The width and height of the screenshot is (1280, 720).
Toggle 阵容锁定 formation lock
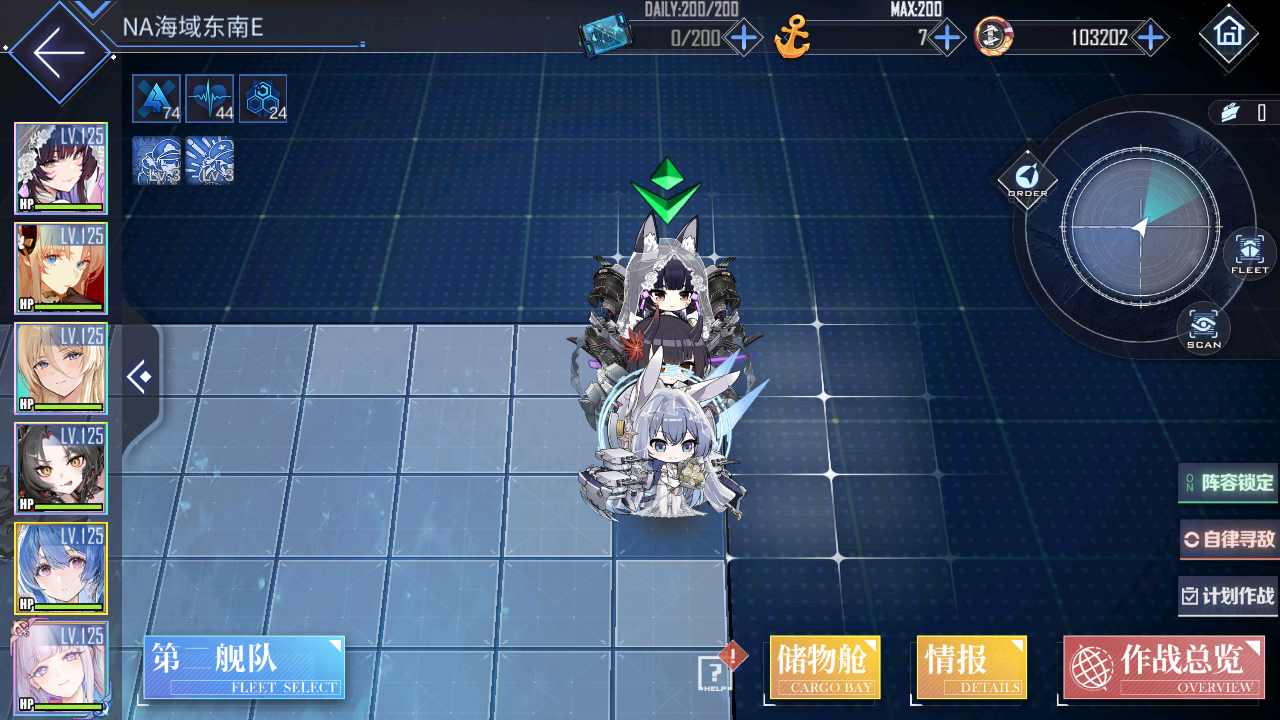coord(1229,483)
